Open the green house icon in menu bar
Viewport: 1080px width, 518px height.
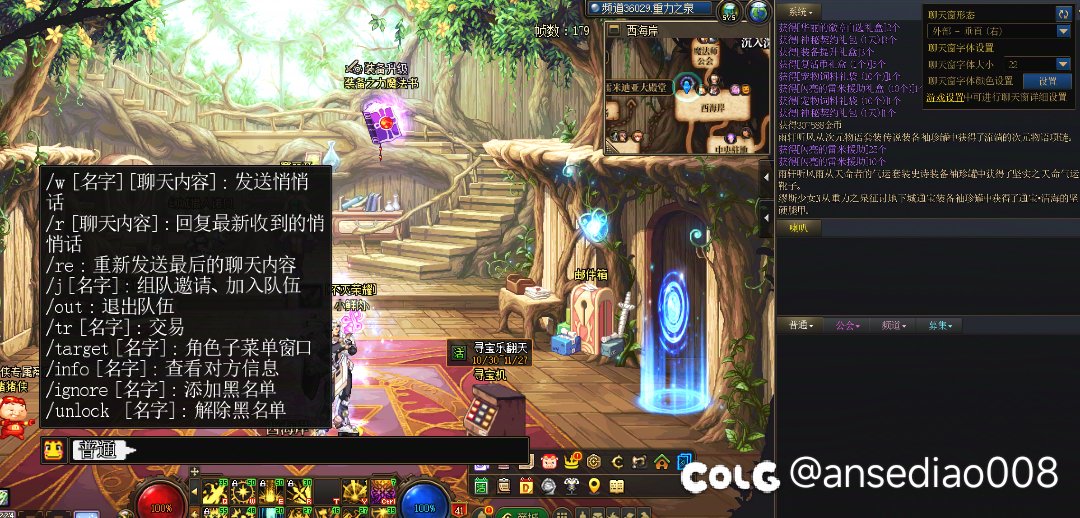click(x=661, y=462)
